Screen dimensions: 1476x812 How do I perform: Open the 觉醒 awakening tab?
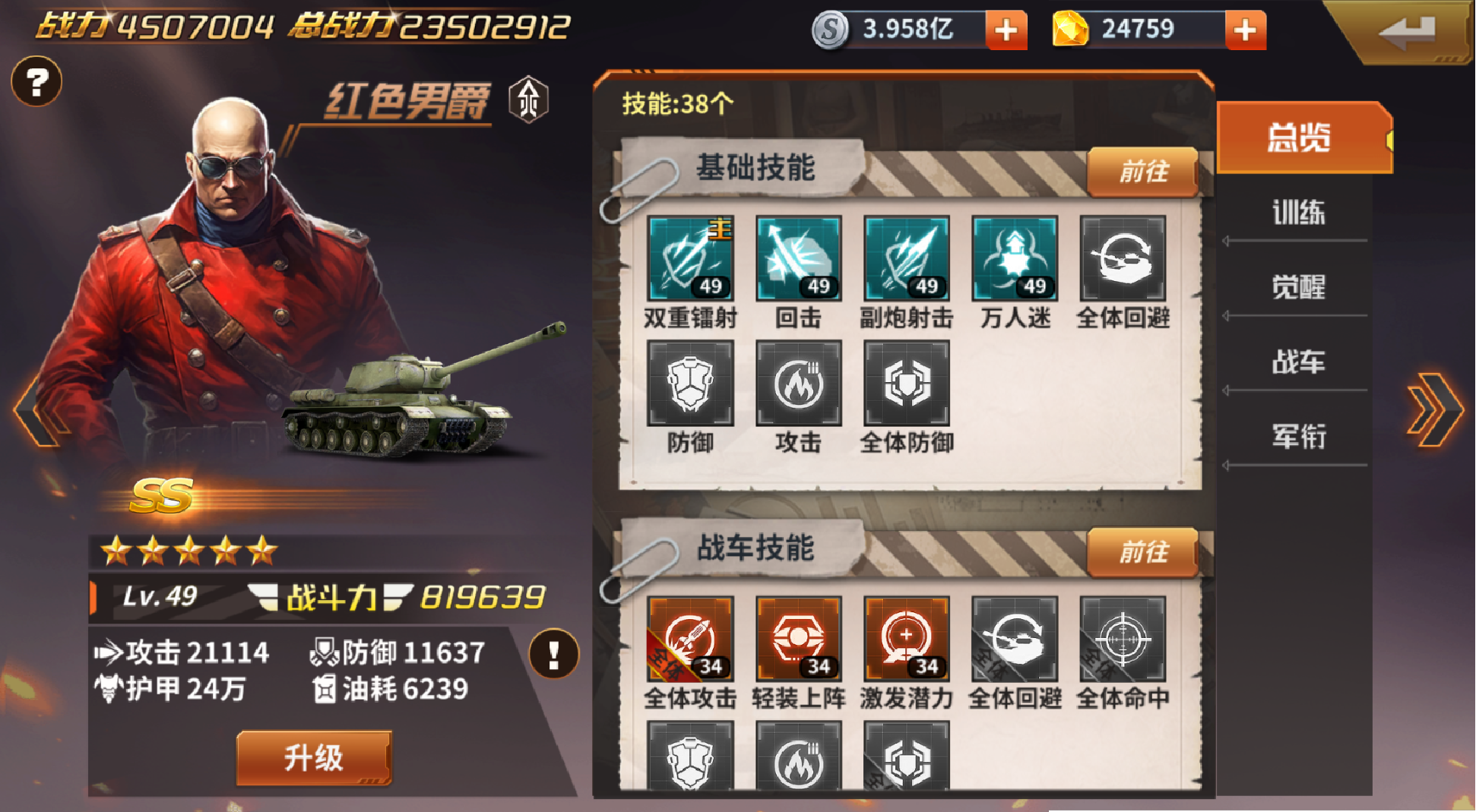click(1298, 287)
